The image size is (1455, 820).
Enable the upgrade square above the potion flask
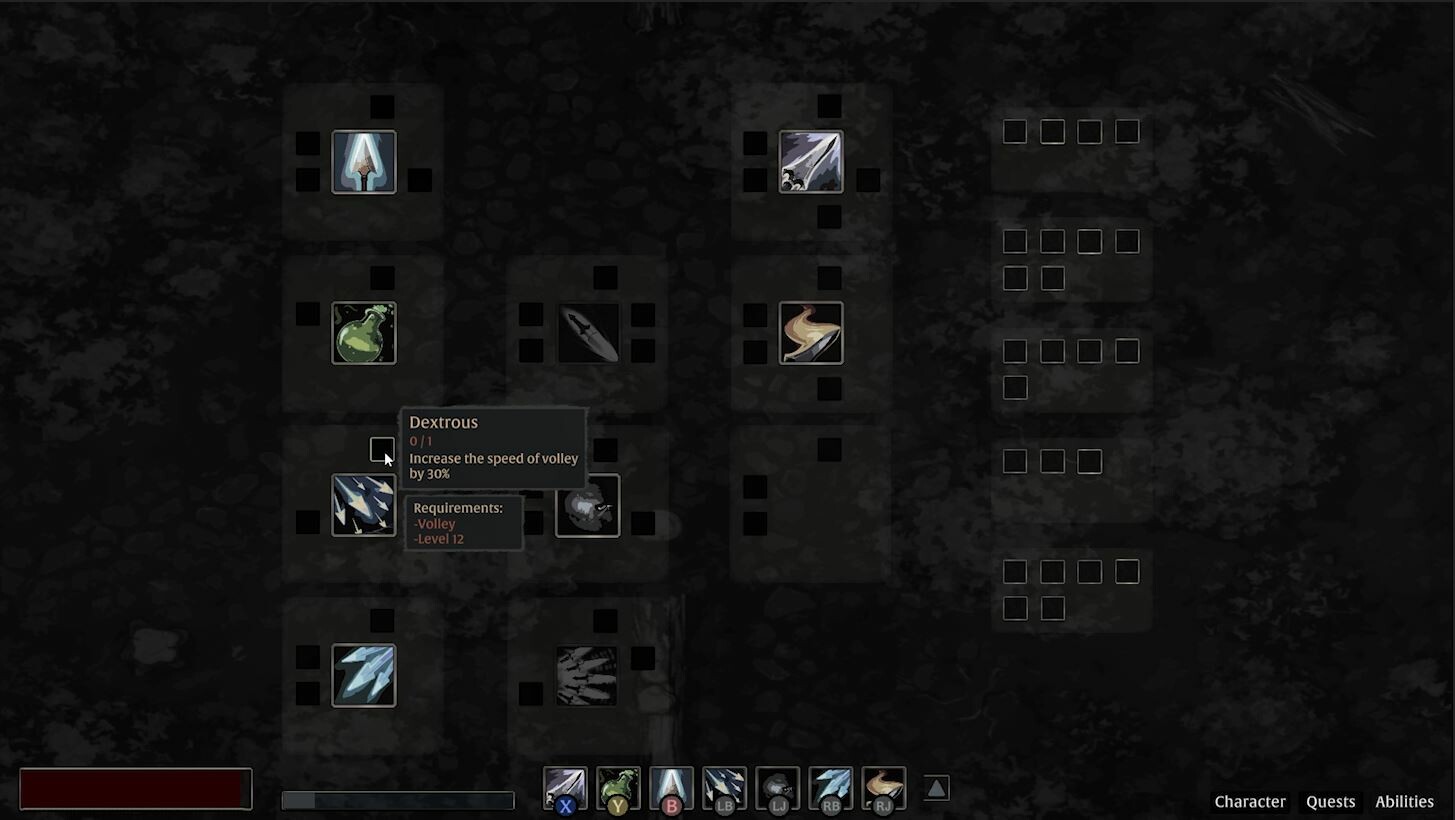click(x=381, y=277)
